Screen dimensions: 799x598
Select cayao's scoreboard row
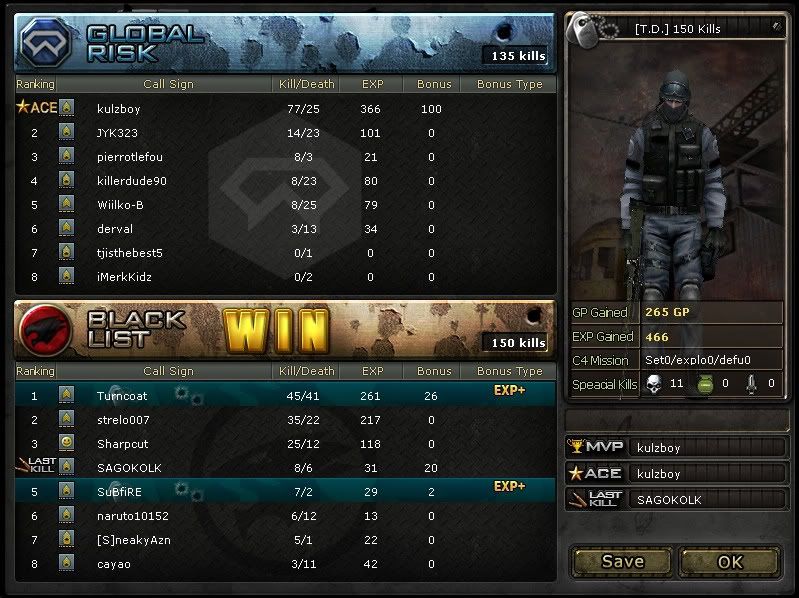[113, 564]
